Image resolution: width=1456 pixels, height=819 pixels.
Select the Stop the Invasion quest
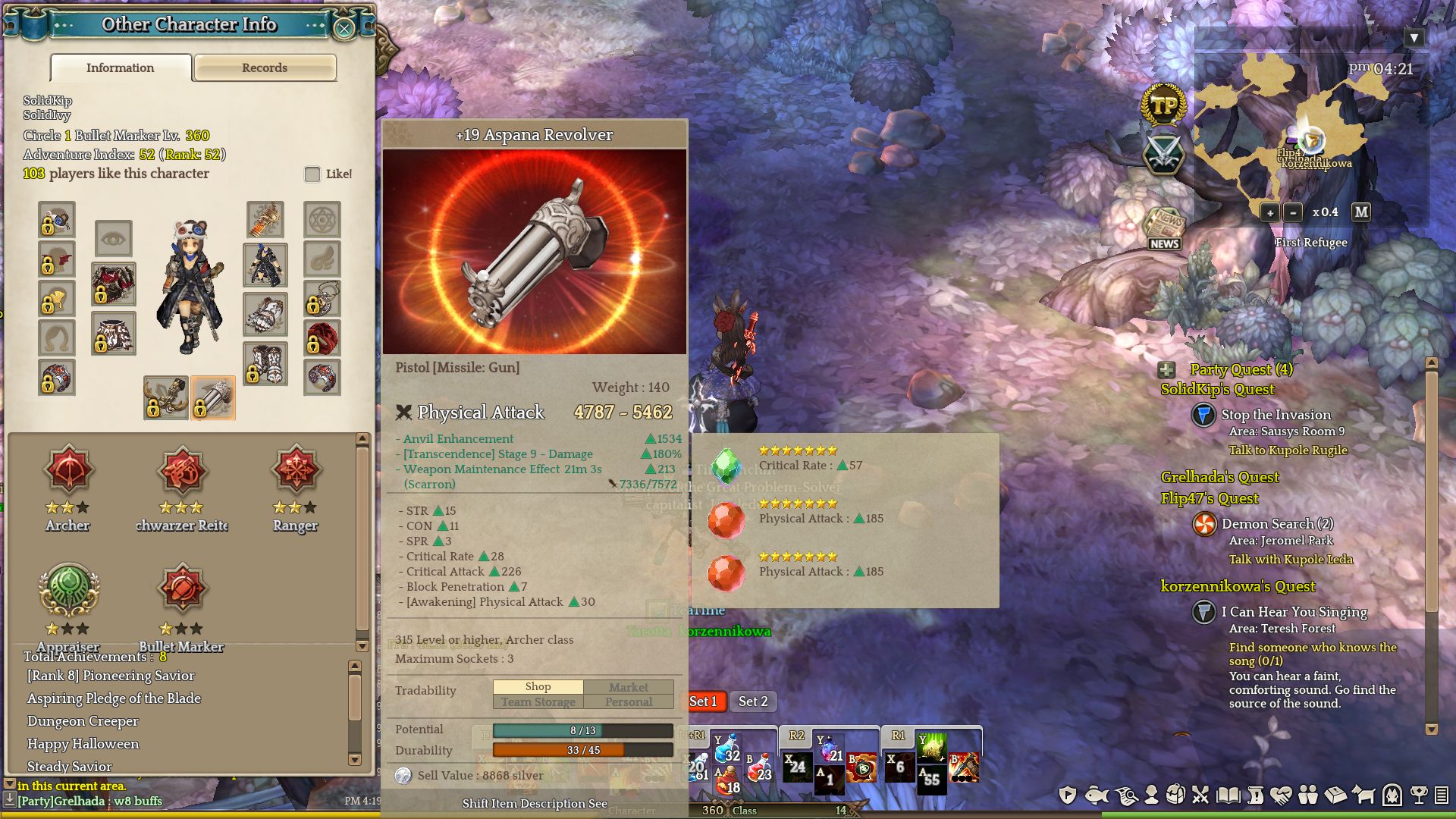click(x=1276, y=415)
